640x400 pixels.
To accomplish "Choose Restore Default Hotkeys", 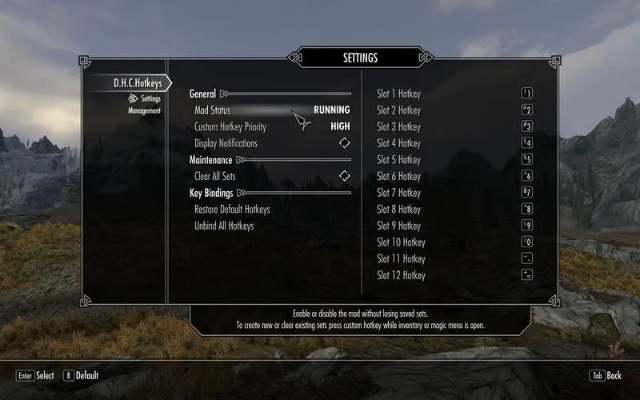I will tap(232, 210).
